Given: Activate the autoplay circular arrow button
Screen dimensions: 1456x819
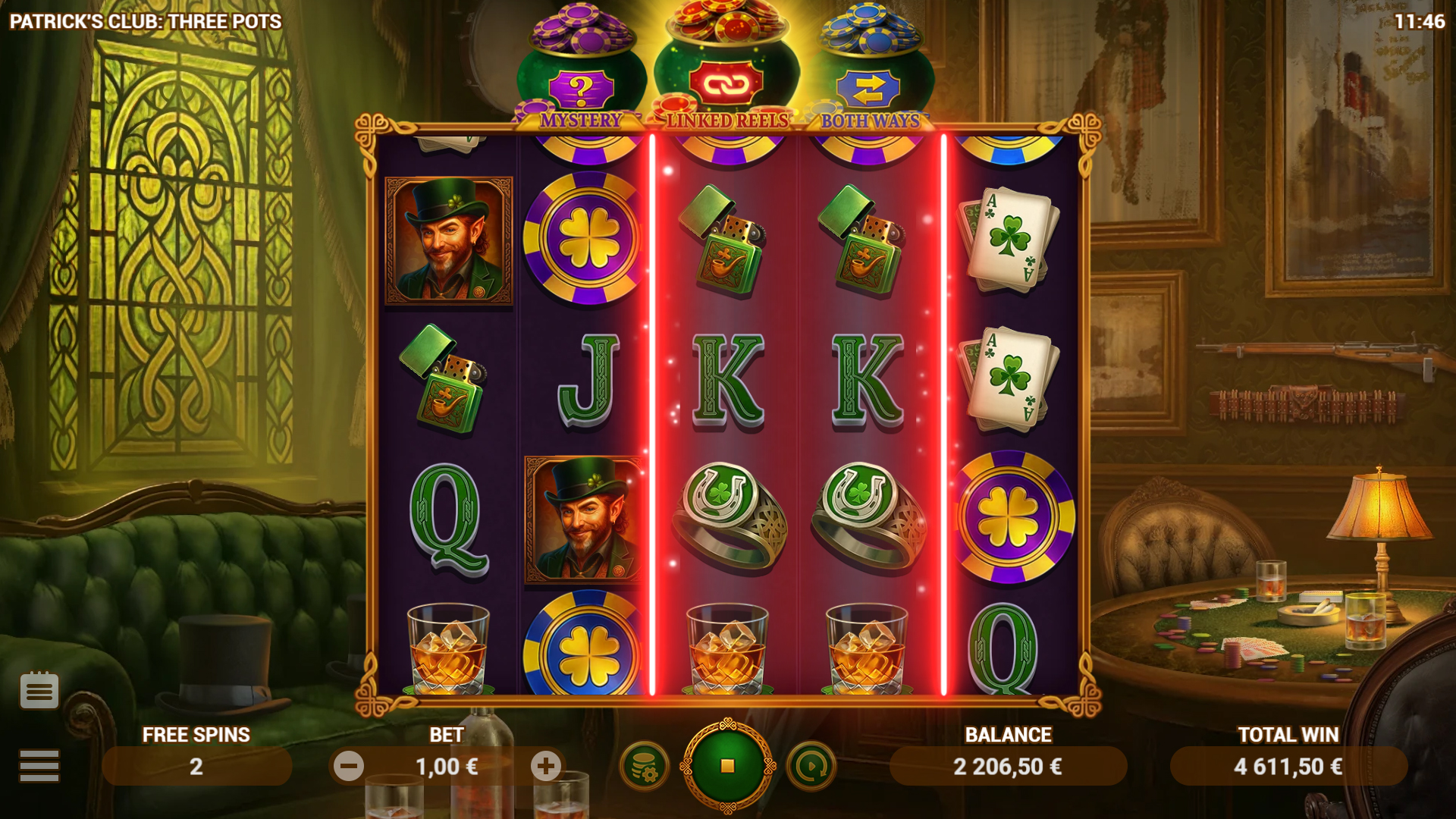Looking at the screenshot, I should coord(811,767).
